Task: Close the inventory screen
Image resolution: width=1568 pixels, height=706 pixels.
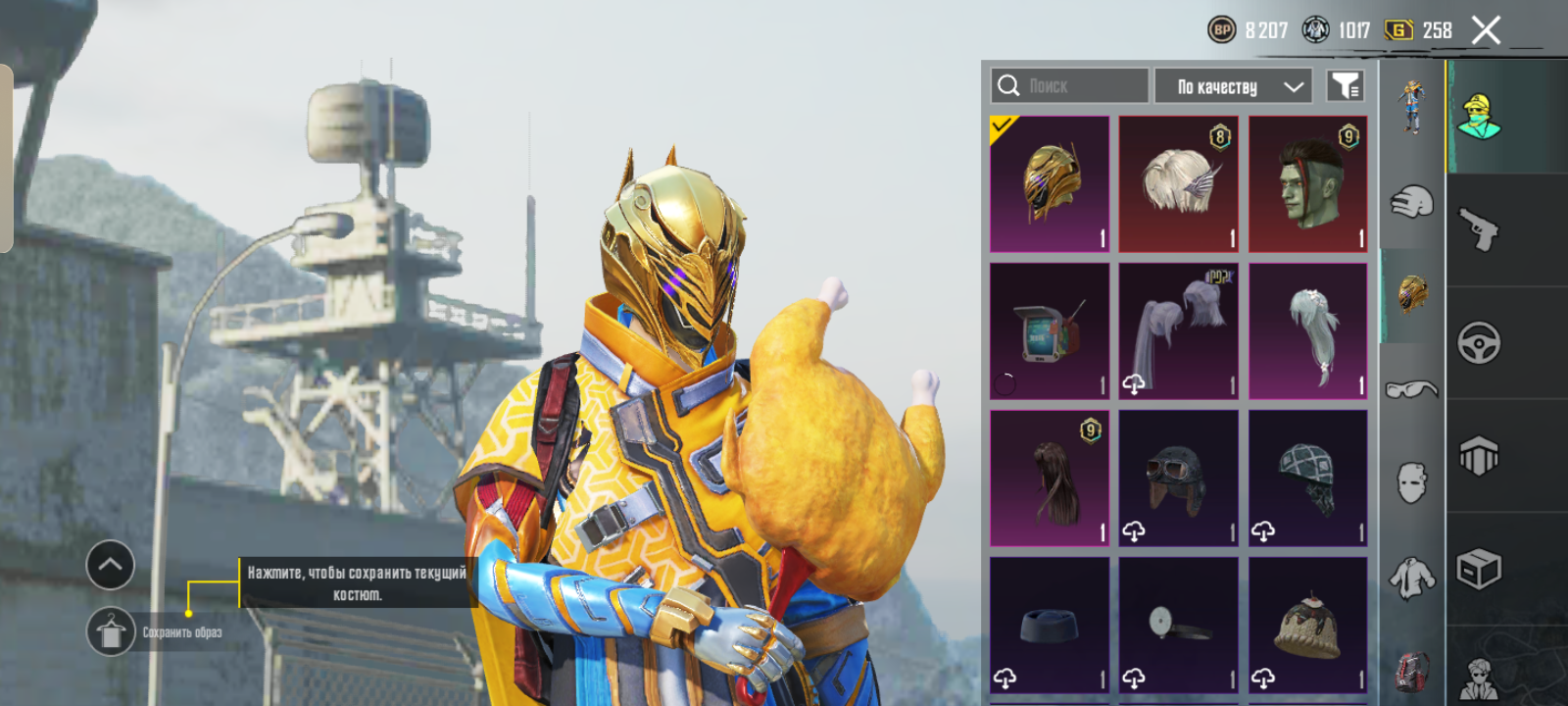Action: [x=1486, y=30]
